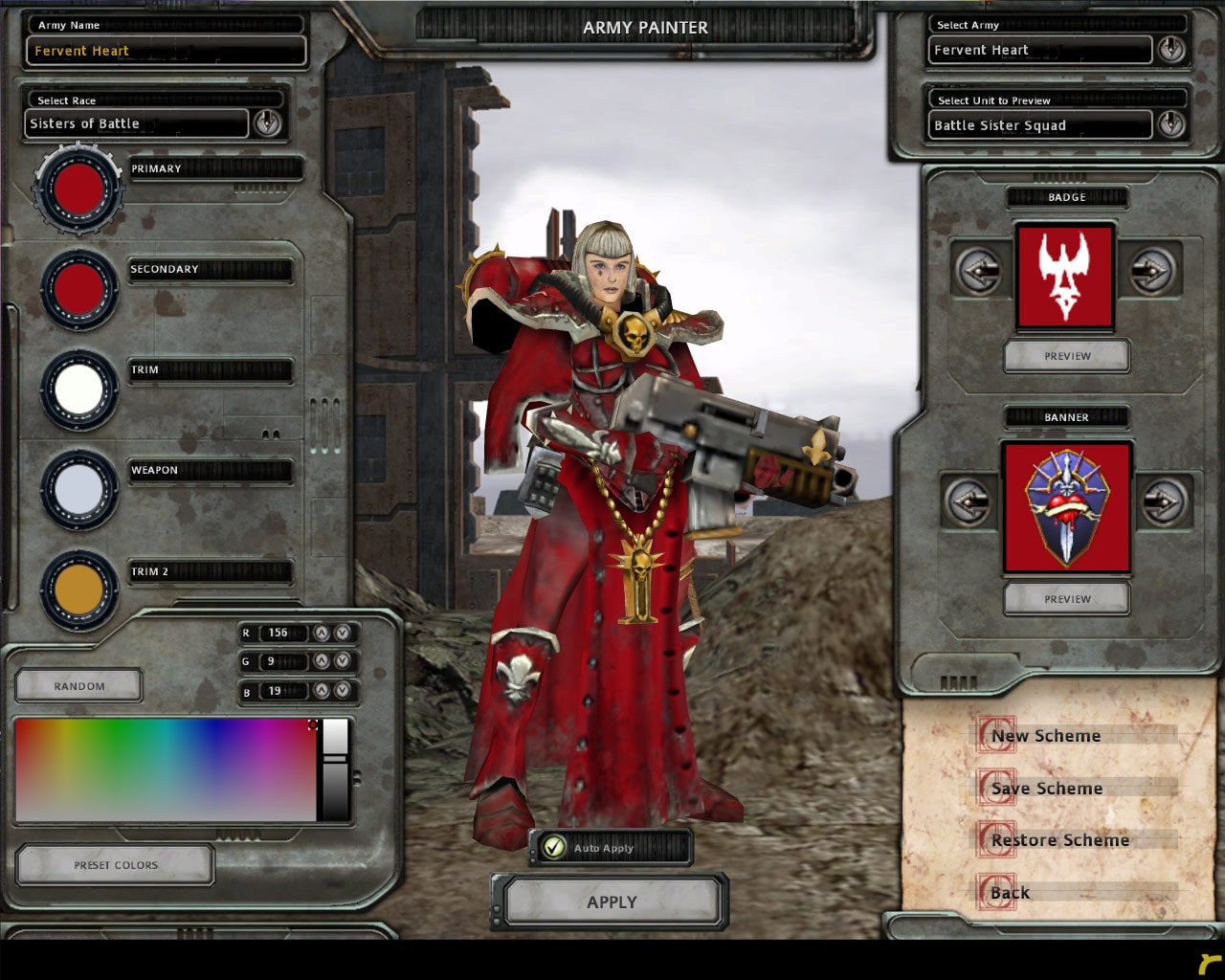Select the Primary color swatch

pos(79,189)
